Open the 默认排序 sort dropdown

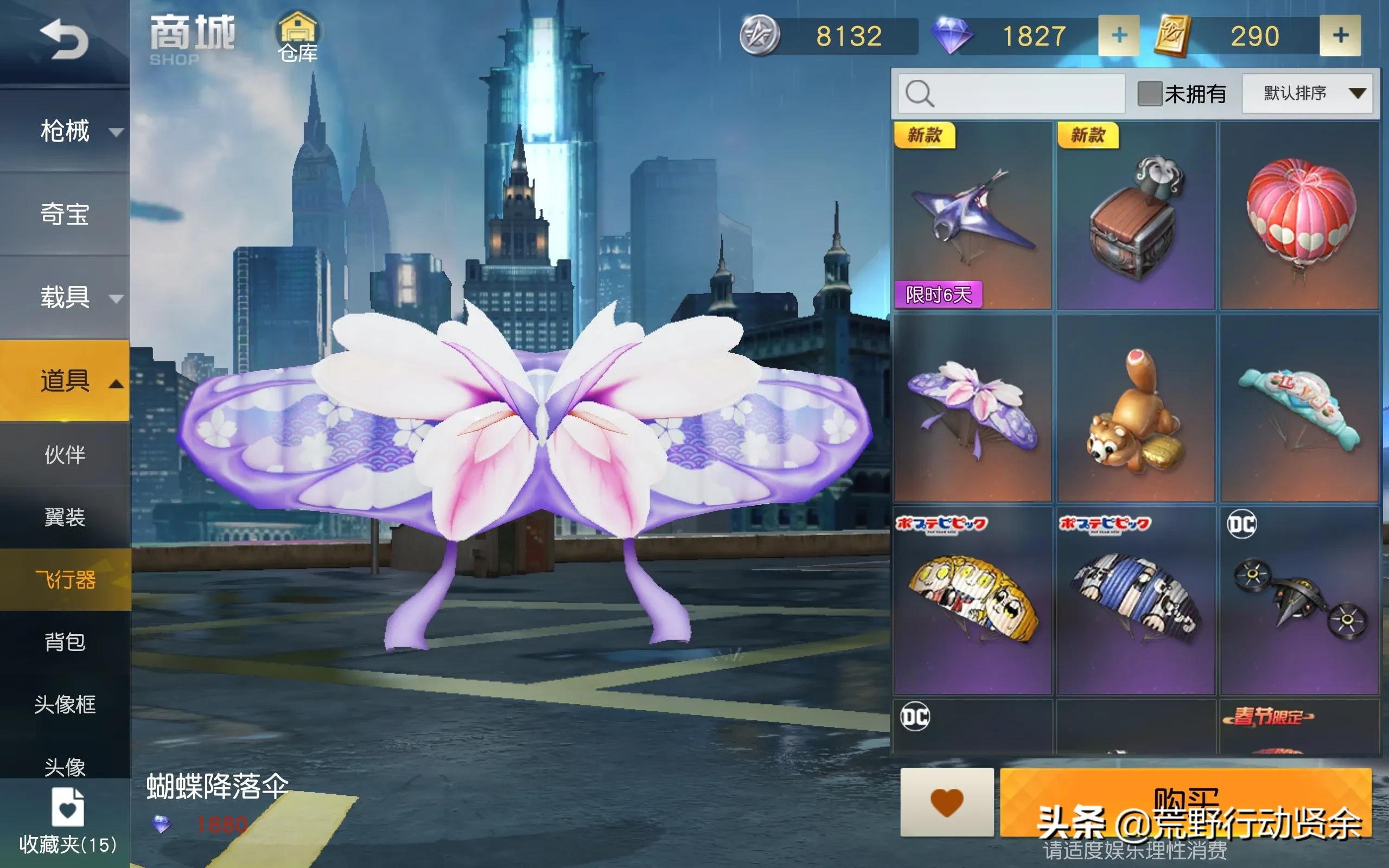1307,93
